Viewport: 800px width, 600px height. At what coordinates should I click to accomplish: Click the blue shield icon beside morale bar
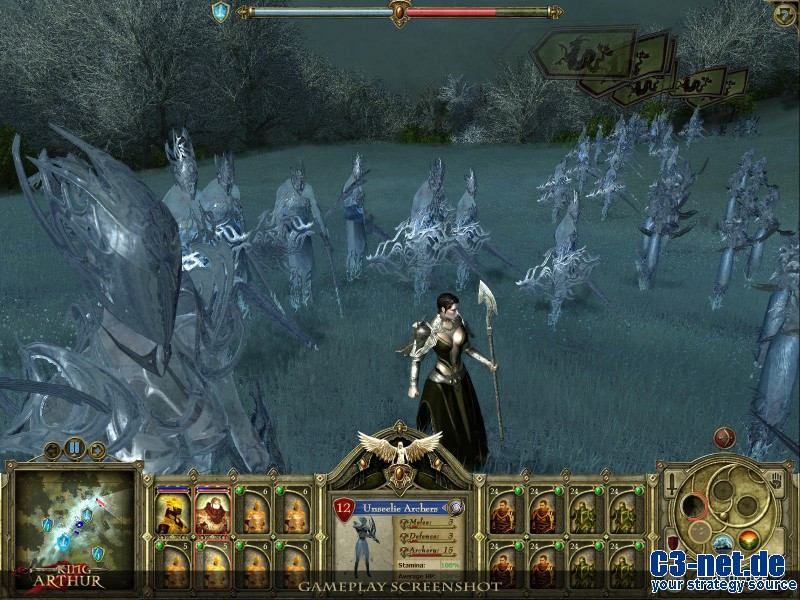pos(220,11)
